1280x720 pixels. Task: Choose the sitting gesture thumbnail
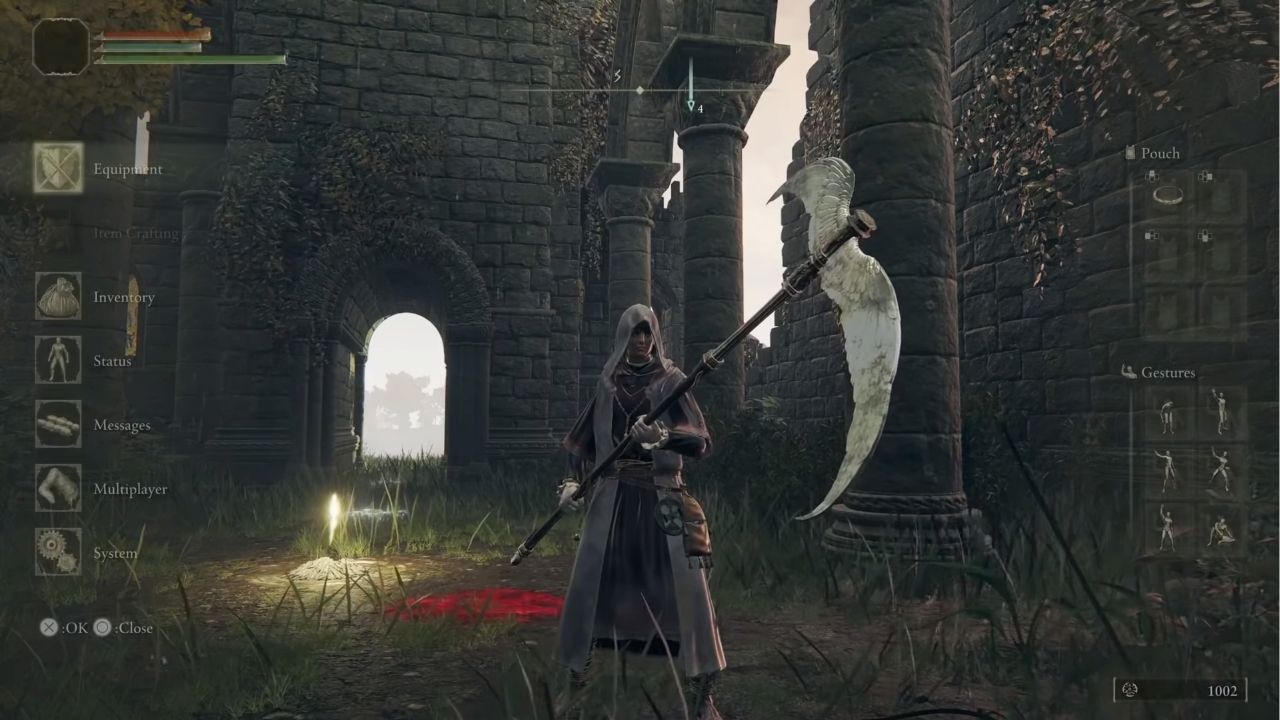[1221, 531]
